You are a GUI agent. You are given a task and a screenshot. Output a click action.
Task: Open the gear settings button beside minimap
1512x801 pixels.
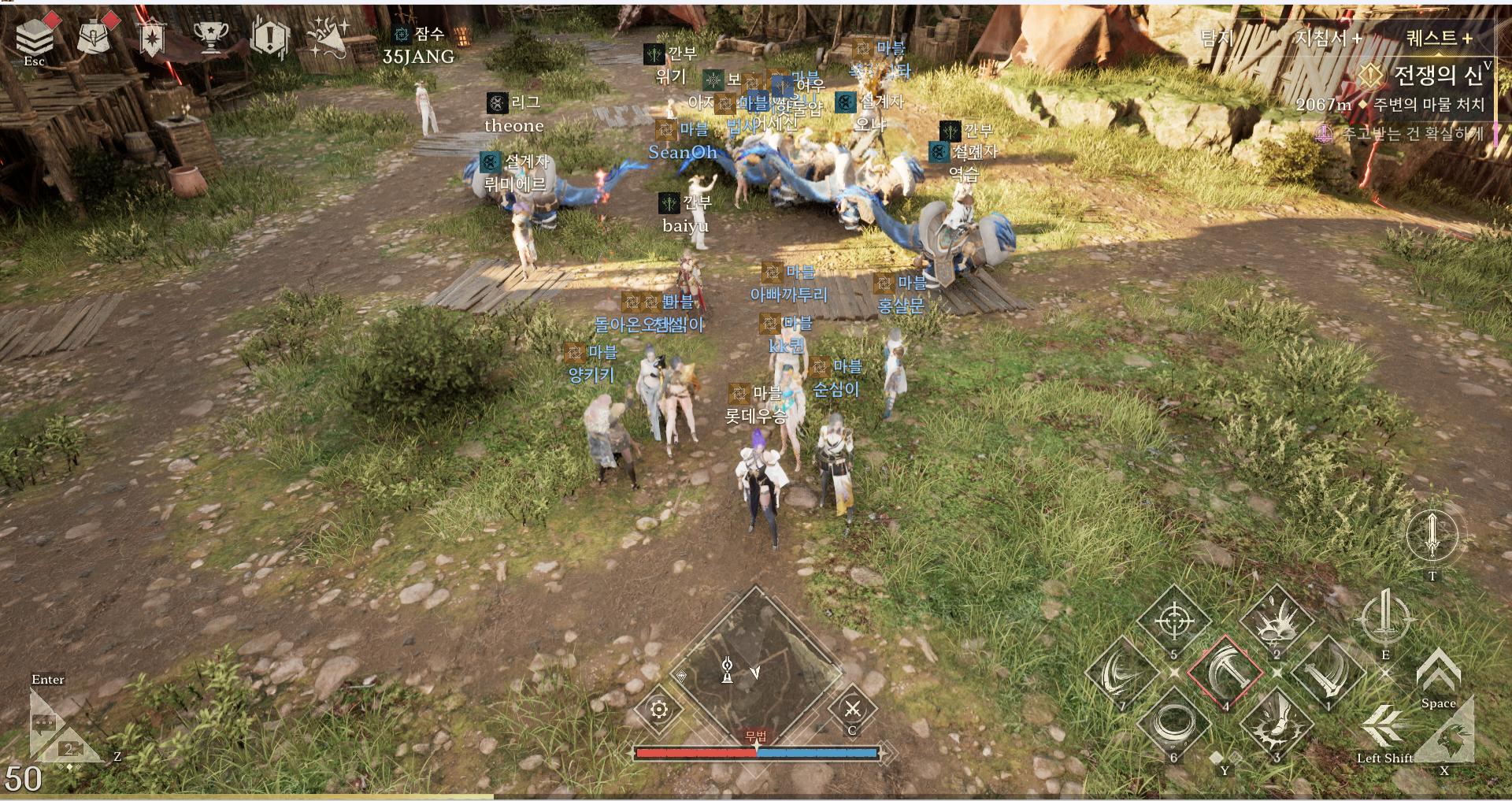[x=659, y=710]
